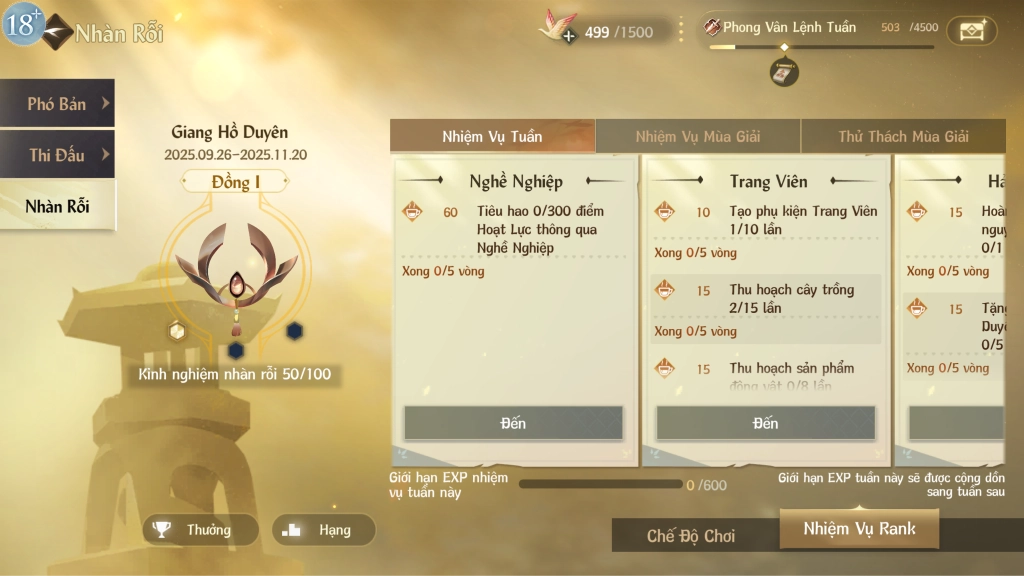
Task: Show the Hạng ranking button
Action: click(324, 530)
